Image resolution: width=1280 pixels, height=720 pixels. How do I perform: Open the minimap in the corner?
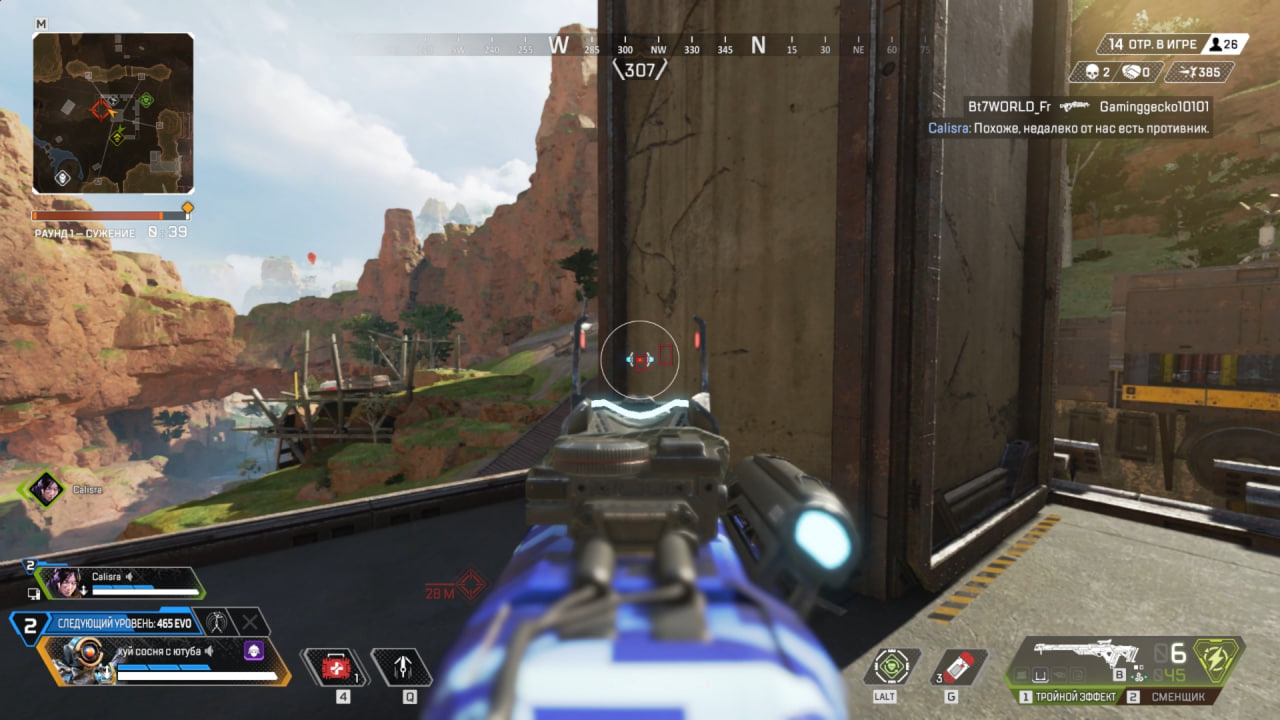113,113
